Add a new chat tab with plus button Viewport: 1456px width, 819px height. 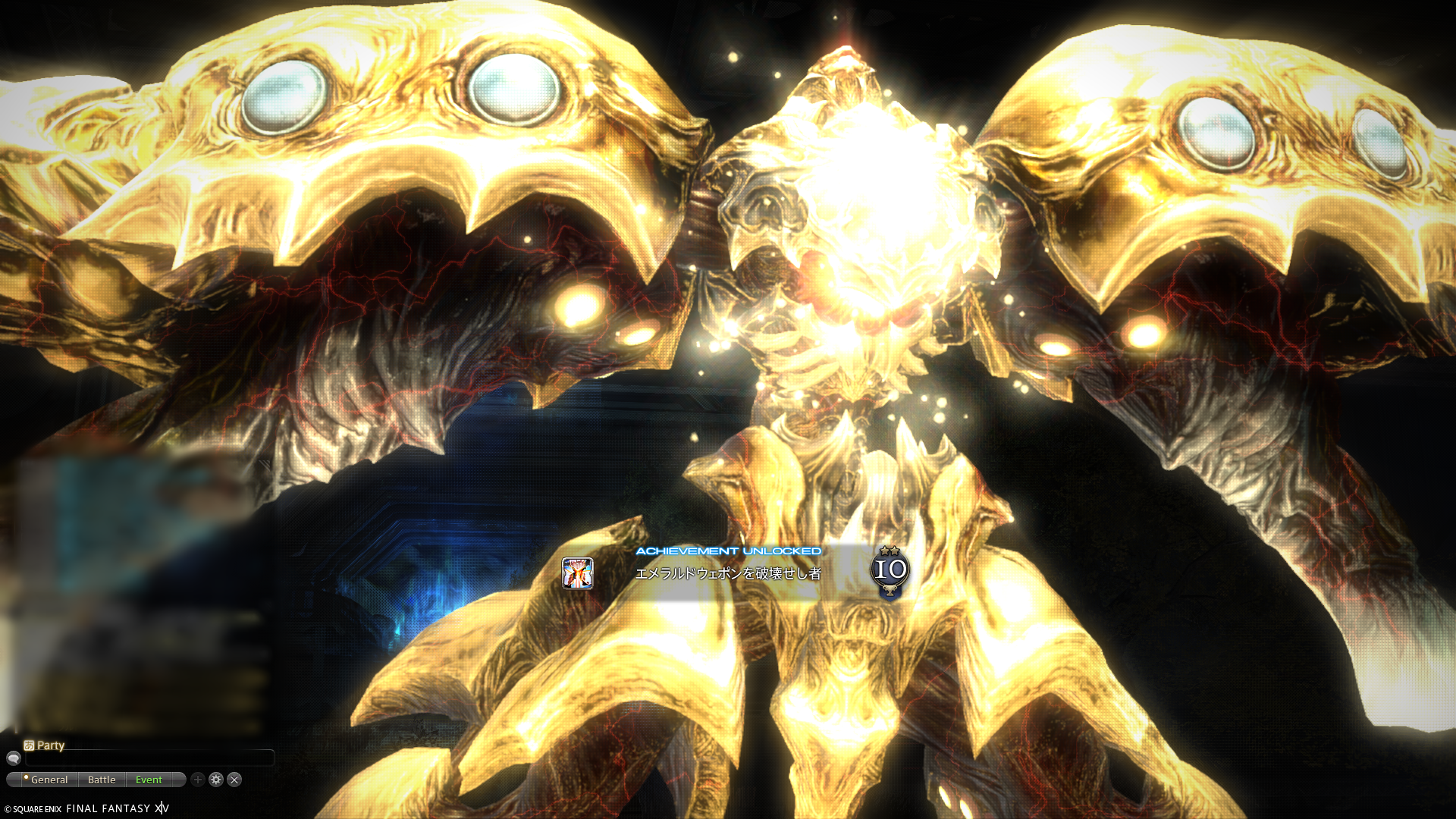[198, 780]
